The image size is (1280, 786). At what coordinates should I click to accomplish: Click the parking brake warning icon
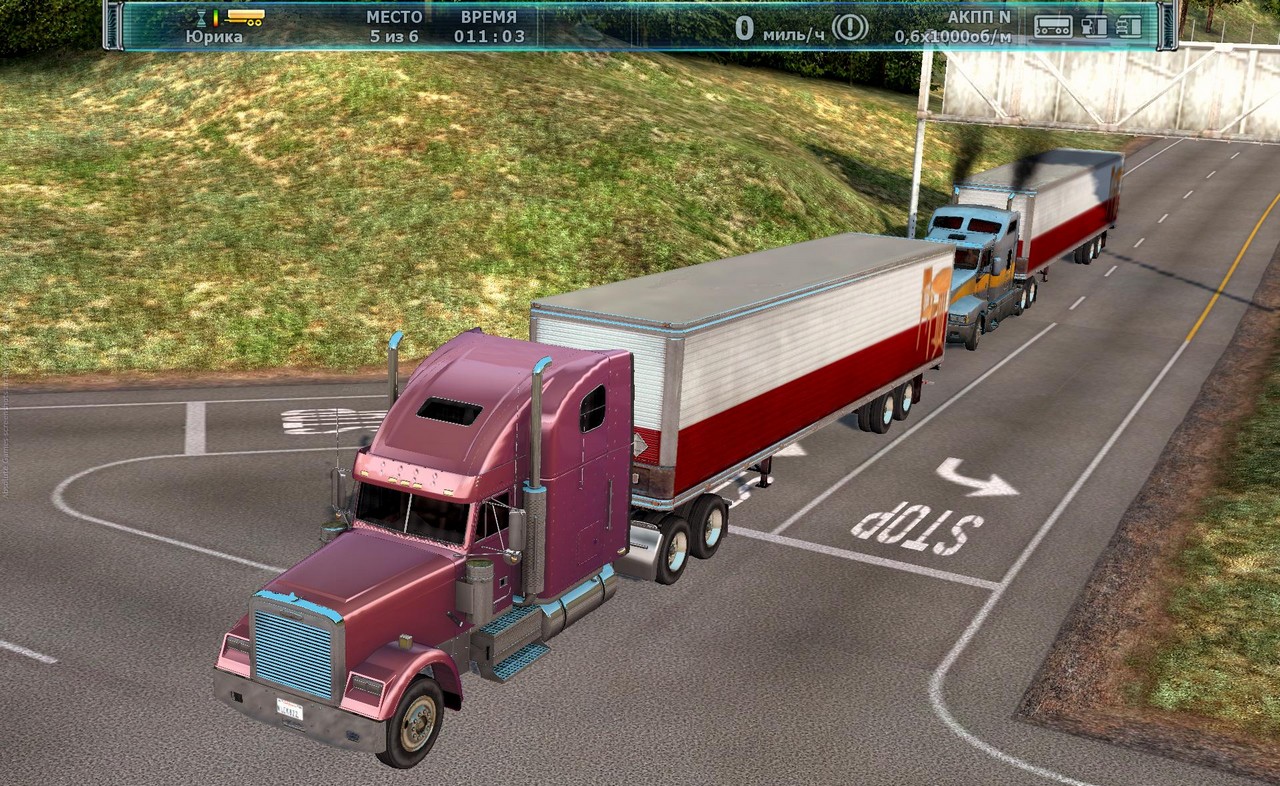point(850,27)
